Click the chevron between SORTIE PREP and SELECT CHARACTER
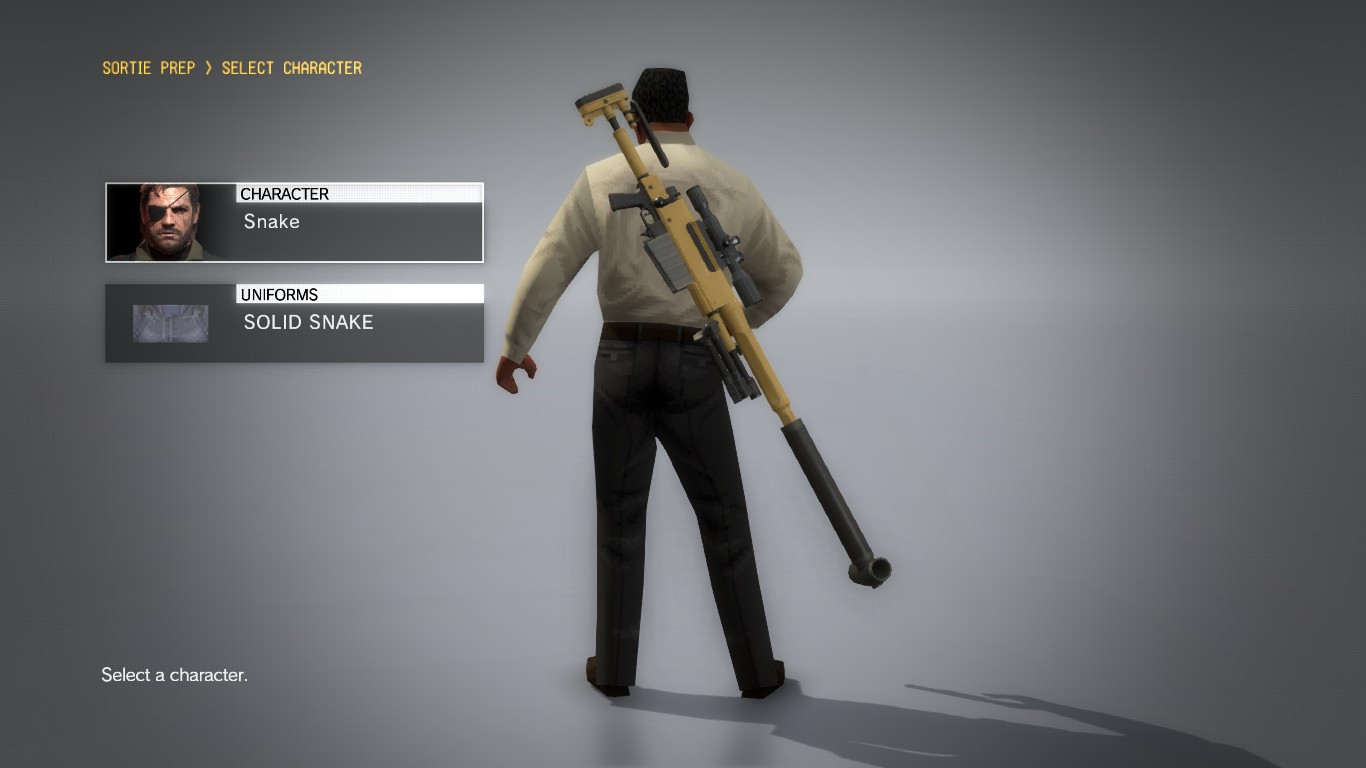The width and height of the screenshot is (1366, 768). point(207,67)
